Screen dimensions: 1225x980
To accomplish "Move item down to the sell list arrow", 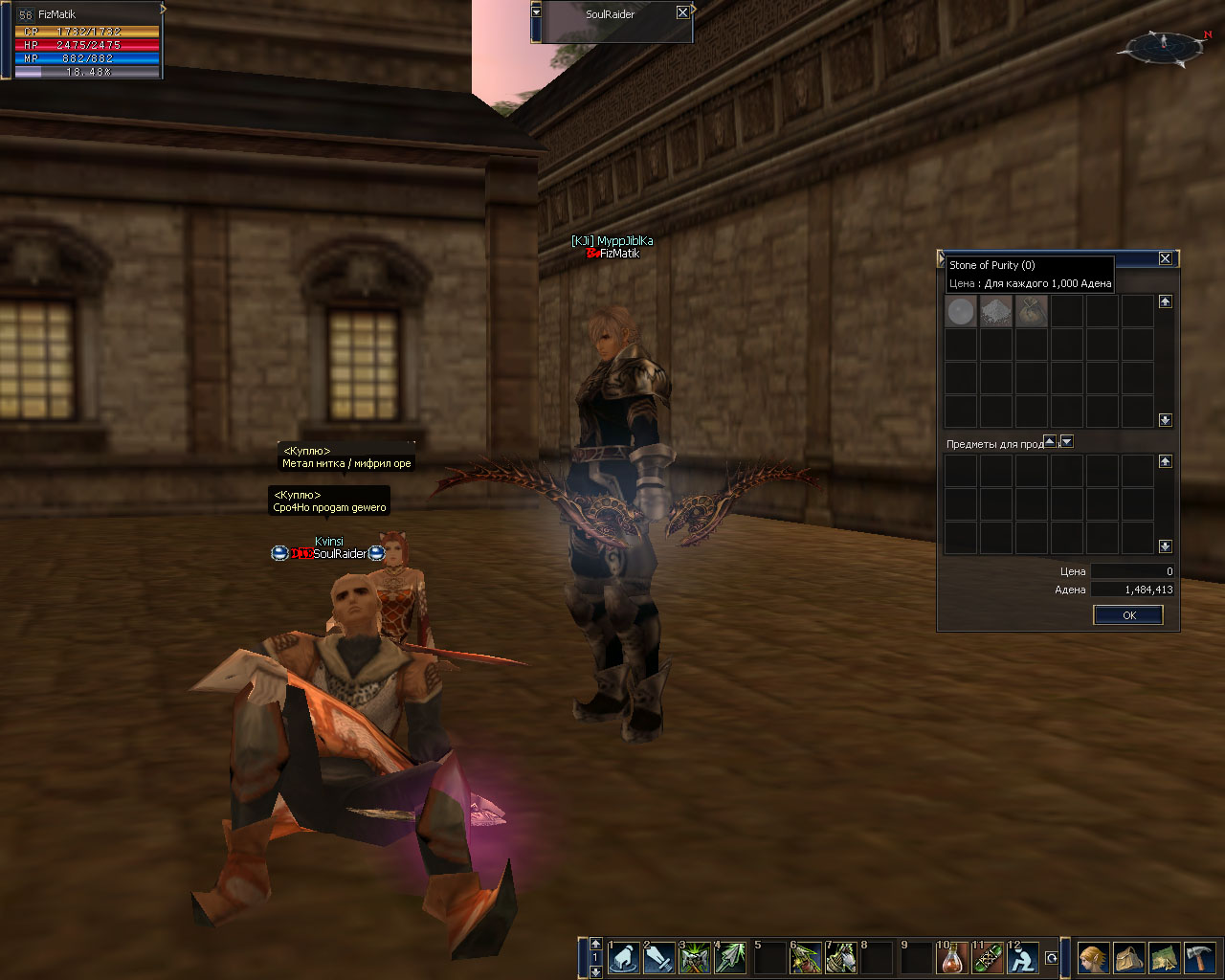I will 1067,442.
